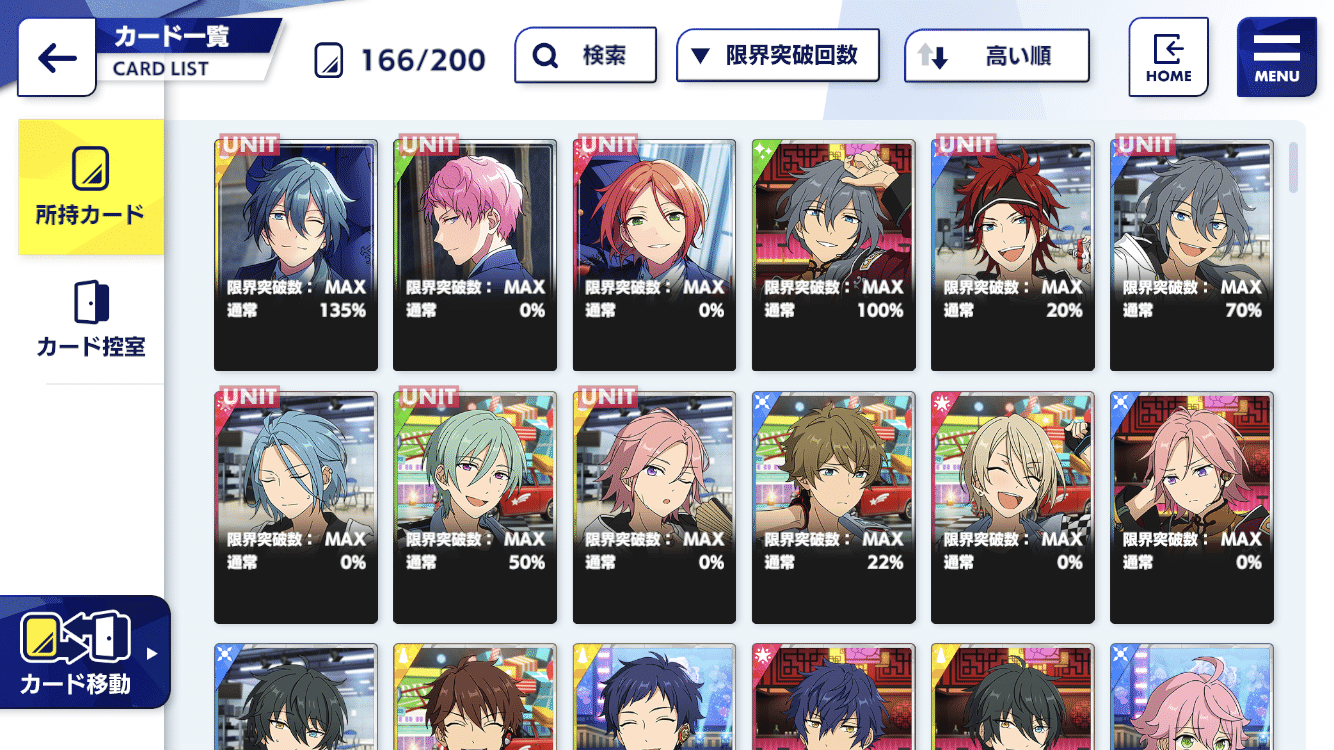The width and height of the screenshot is (1334, 750).
Task: Click the back arrow icon beside カード一覧 header
Action: coord(56,57)
